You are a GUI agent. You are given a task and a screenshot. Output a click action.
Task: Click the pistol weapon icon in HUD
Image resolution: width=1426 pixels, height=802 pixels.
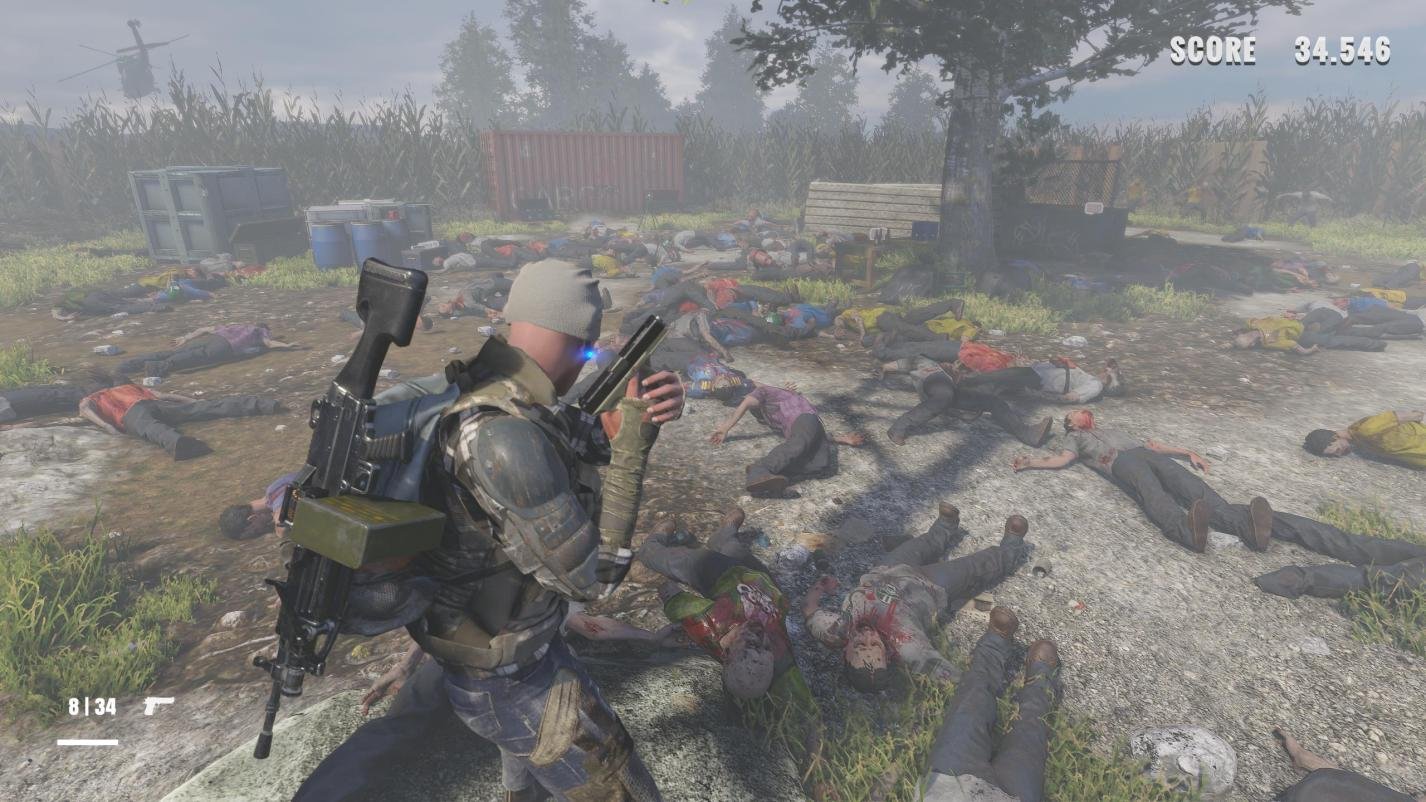160,703
